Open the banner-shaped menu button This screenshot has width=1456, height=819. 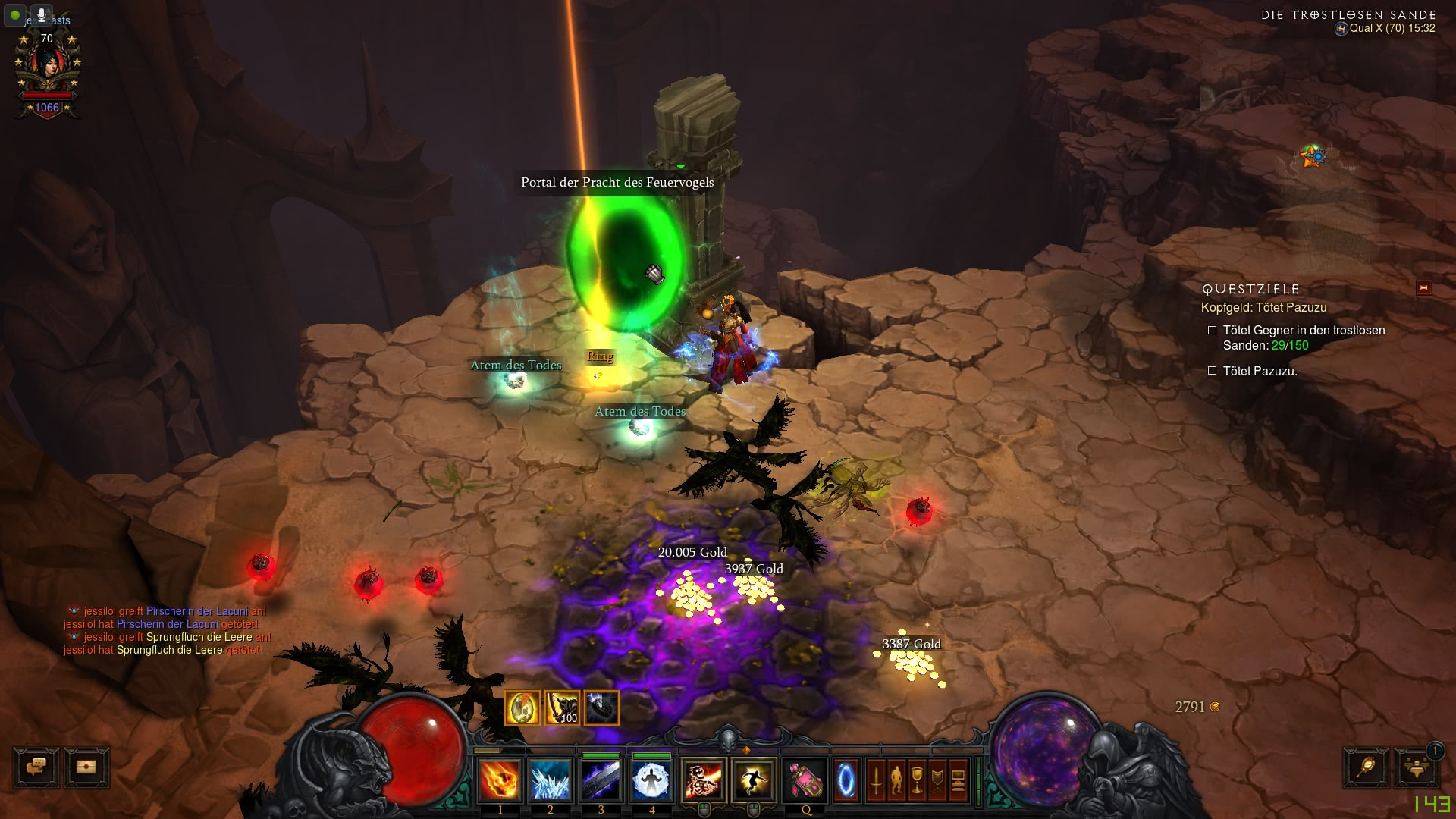pyautogui.click(x=937, y=780)
